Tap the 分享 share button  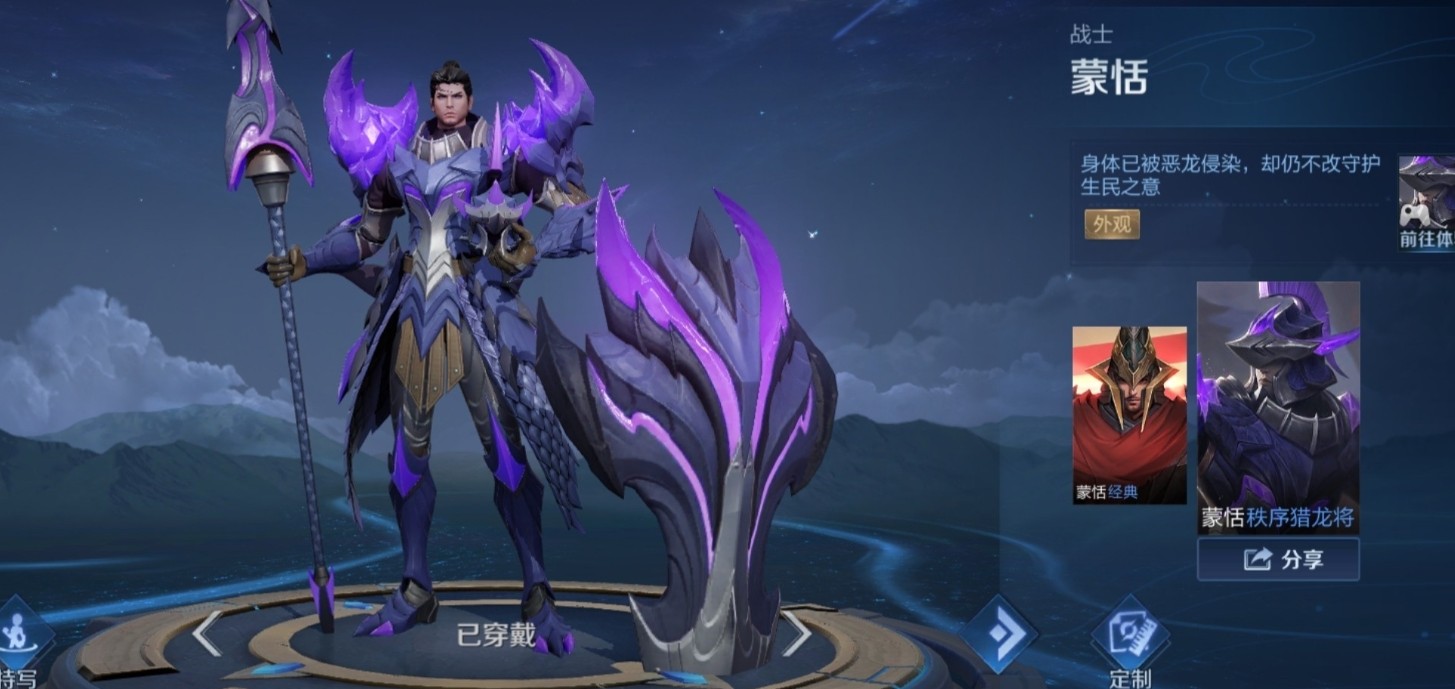(x=1277, y=559)
